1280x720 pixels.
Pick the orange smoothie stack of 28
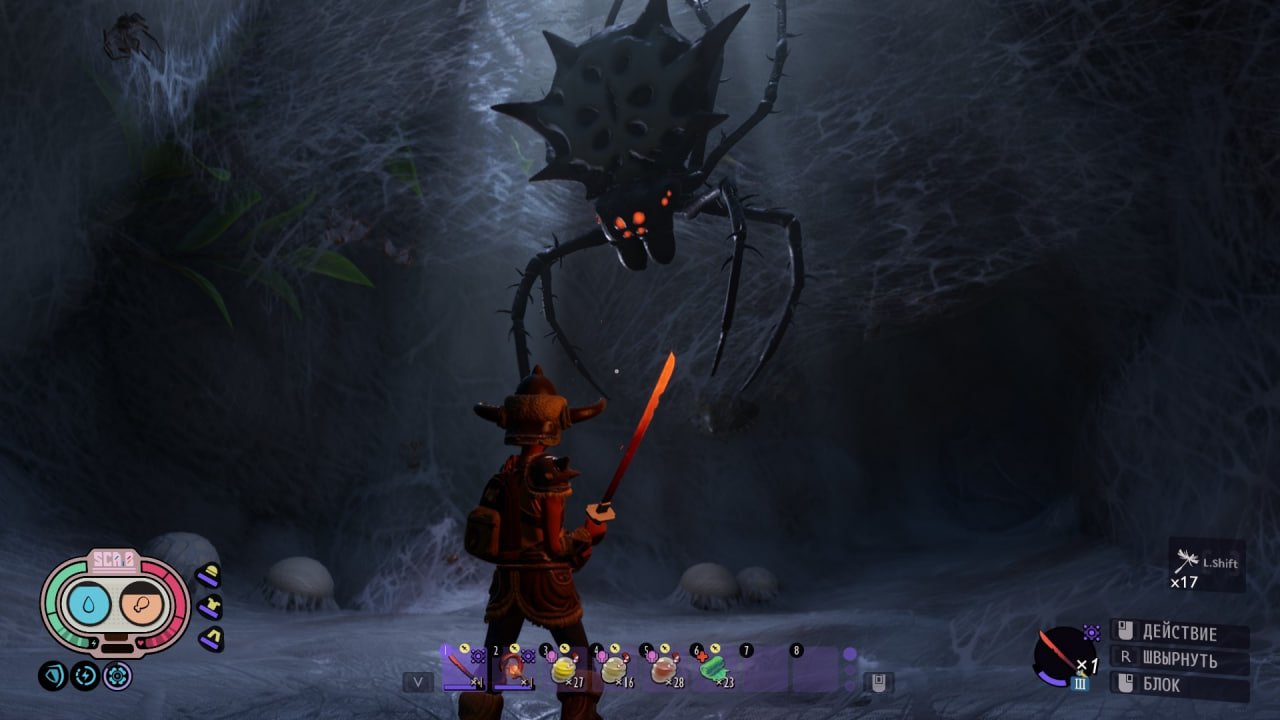[x=664, y=667]
